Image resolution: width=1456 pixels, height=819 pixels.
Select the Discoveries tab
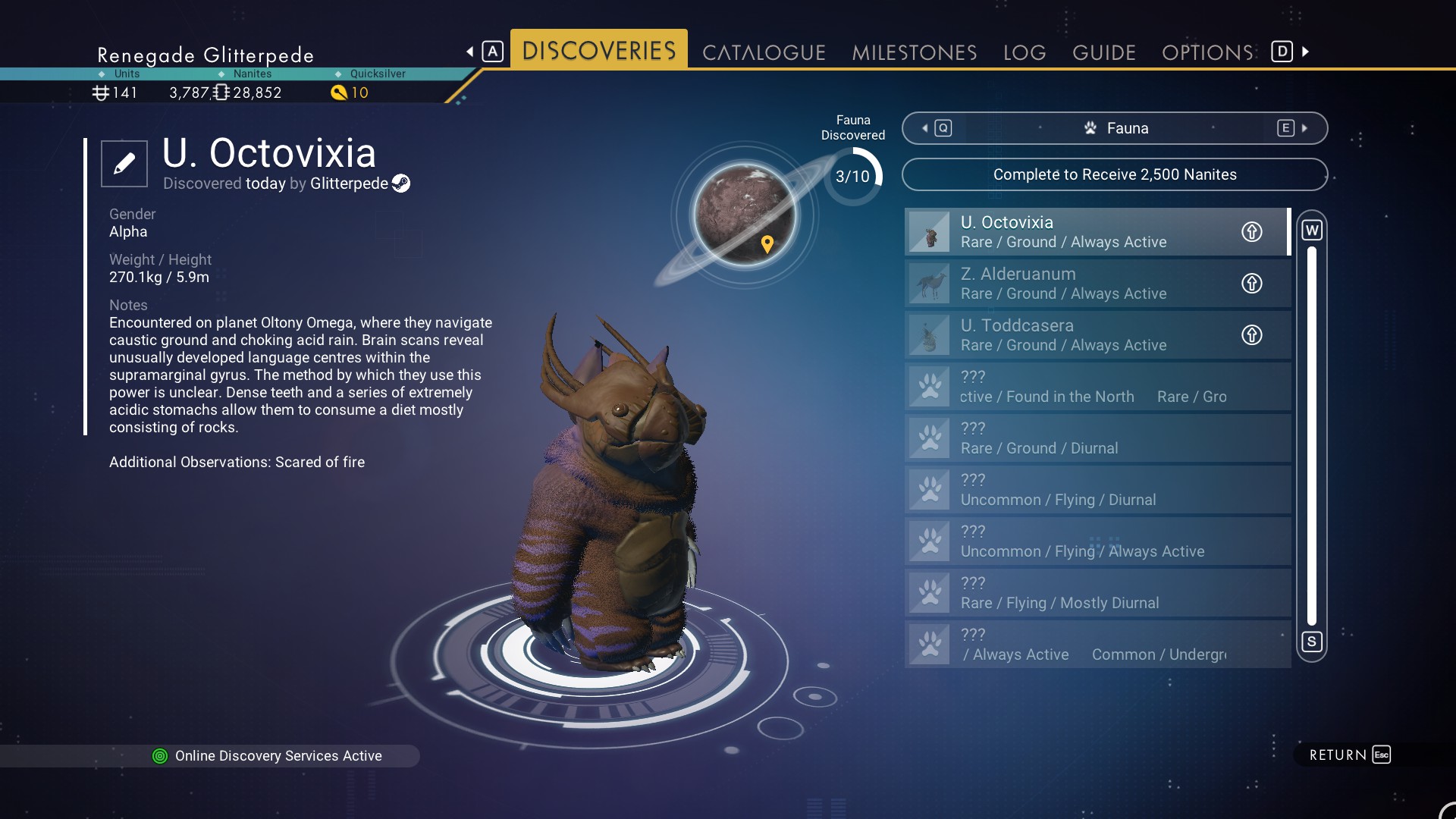pyautogui.click(x=599, y=51)
